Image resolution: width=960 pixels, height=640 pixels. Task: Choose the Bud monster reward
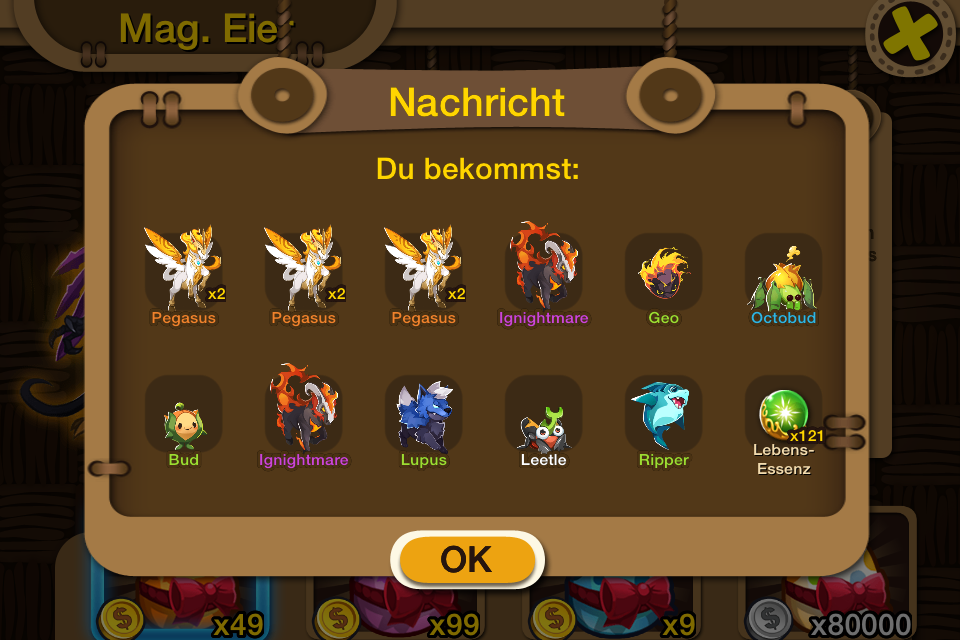(x=183, y=415)
